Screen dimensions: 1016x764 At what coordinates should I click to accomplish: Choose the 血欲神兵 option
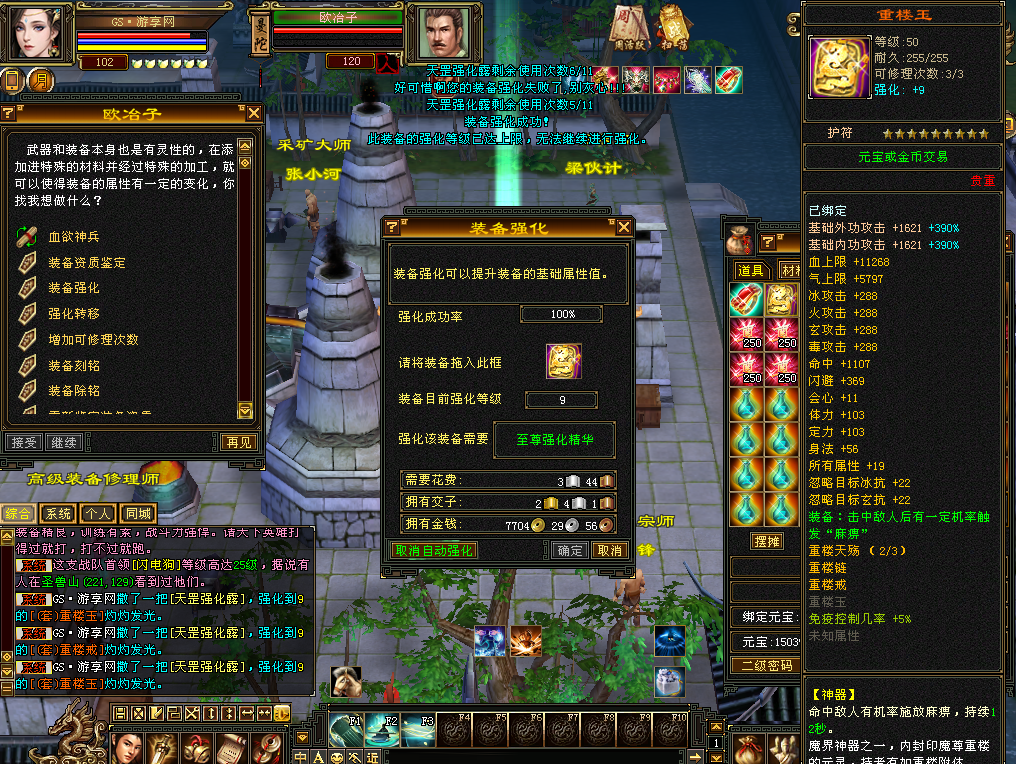click(74, 237)
